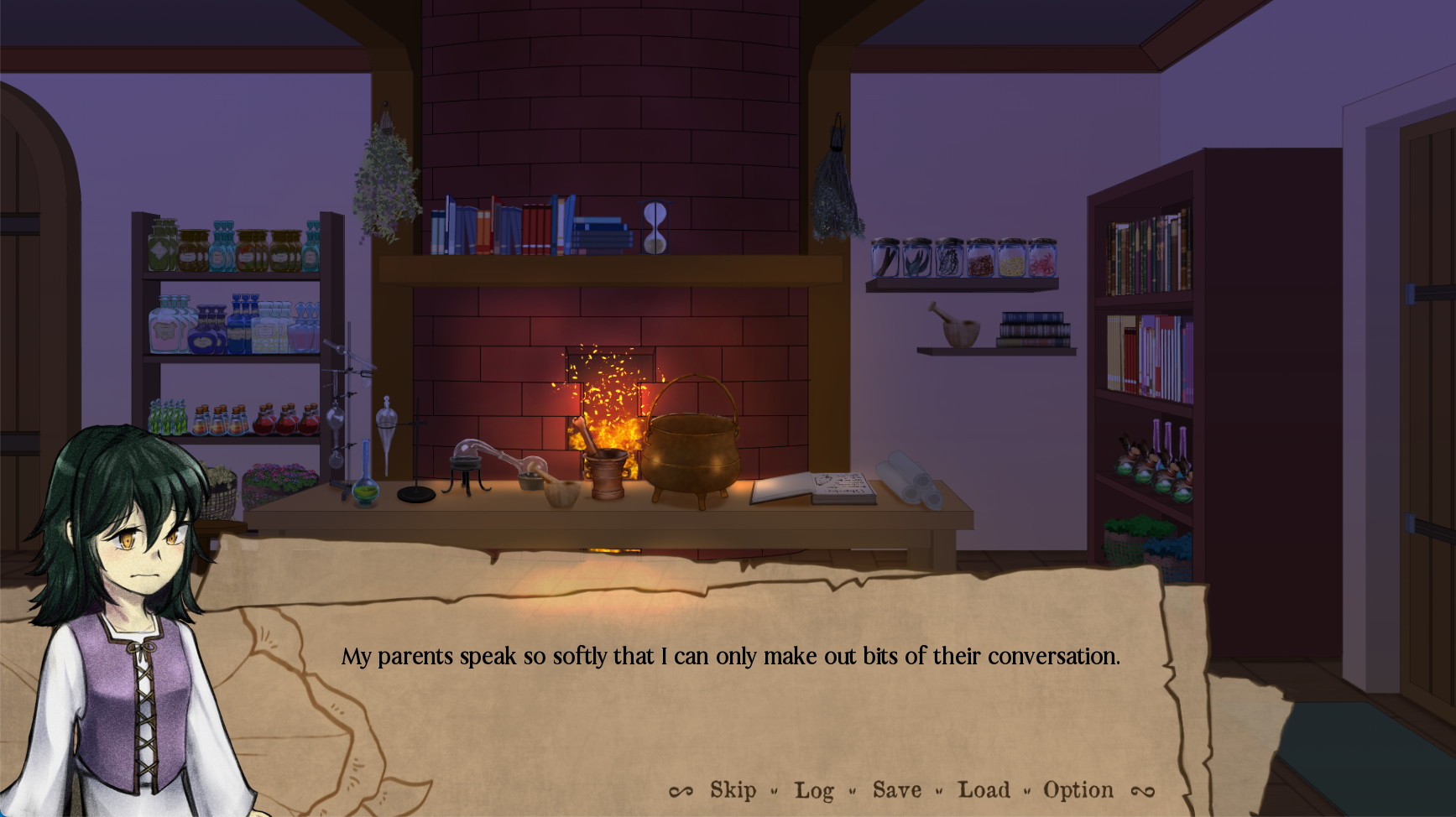1456x817 pixels.
Task: Load a saved game
Action: coord(984,790)
